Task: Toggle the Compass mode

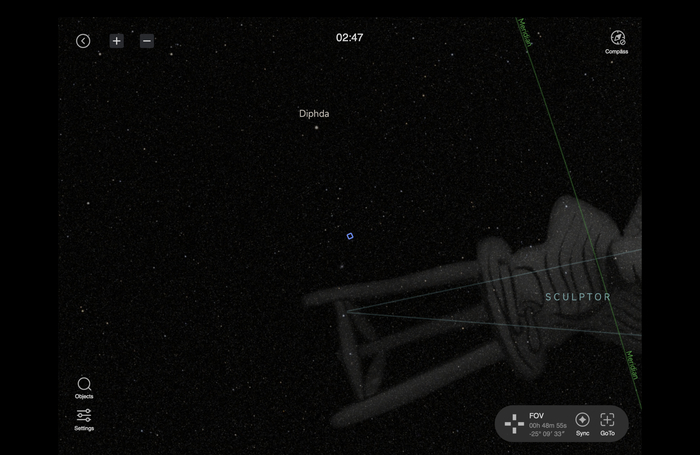Action: [x=617, y=40]
